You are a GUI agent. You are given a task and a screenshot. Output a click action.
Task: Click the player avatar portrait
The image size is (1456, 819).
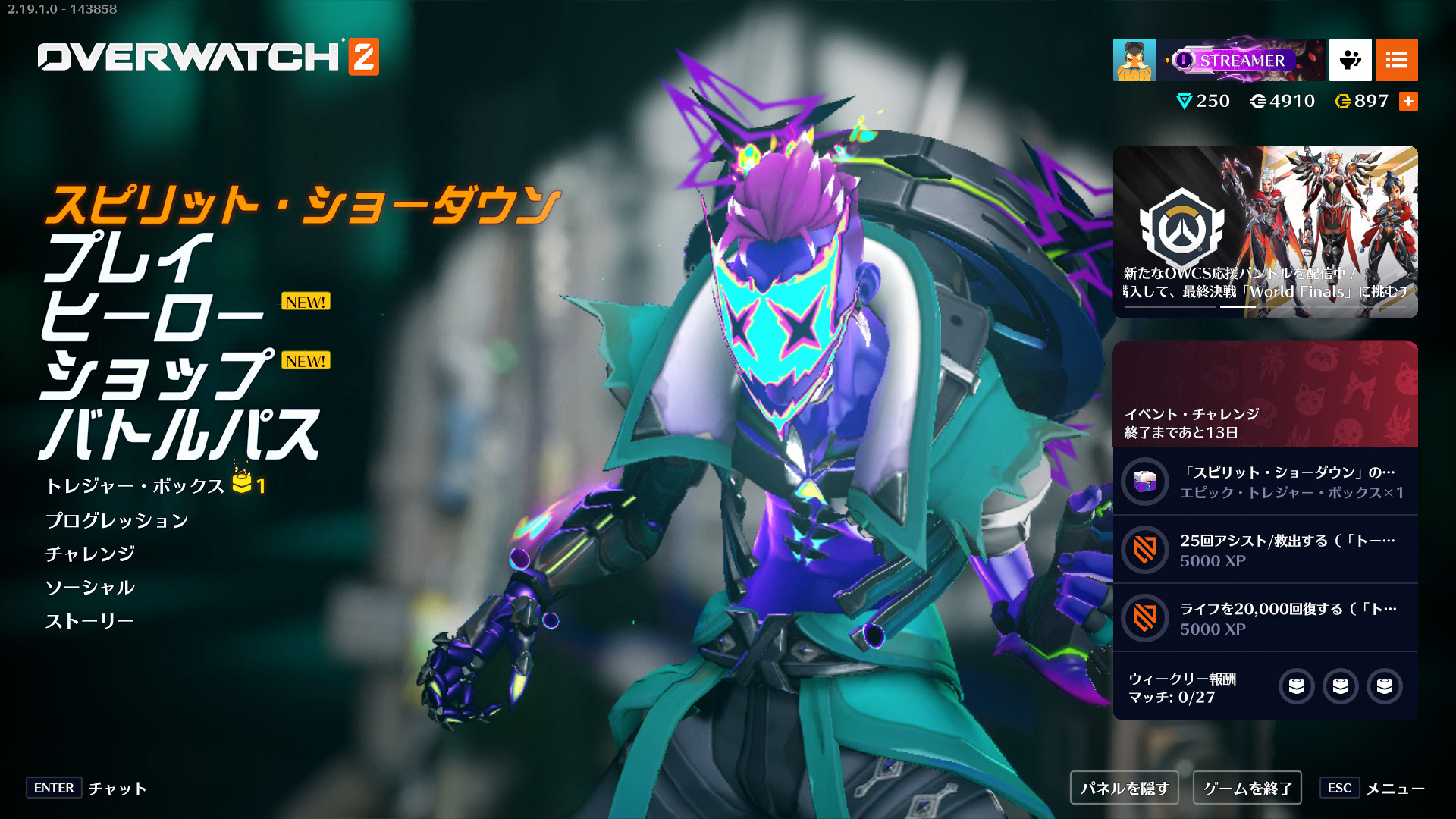tap(1133, 59)
